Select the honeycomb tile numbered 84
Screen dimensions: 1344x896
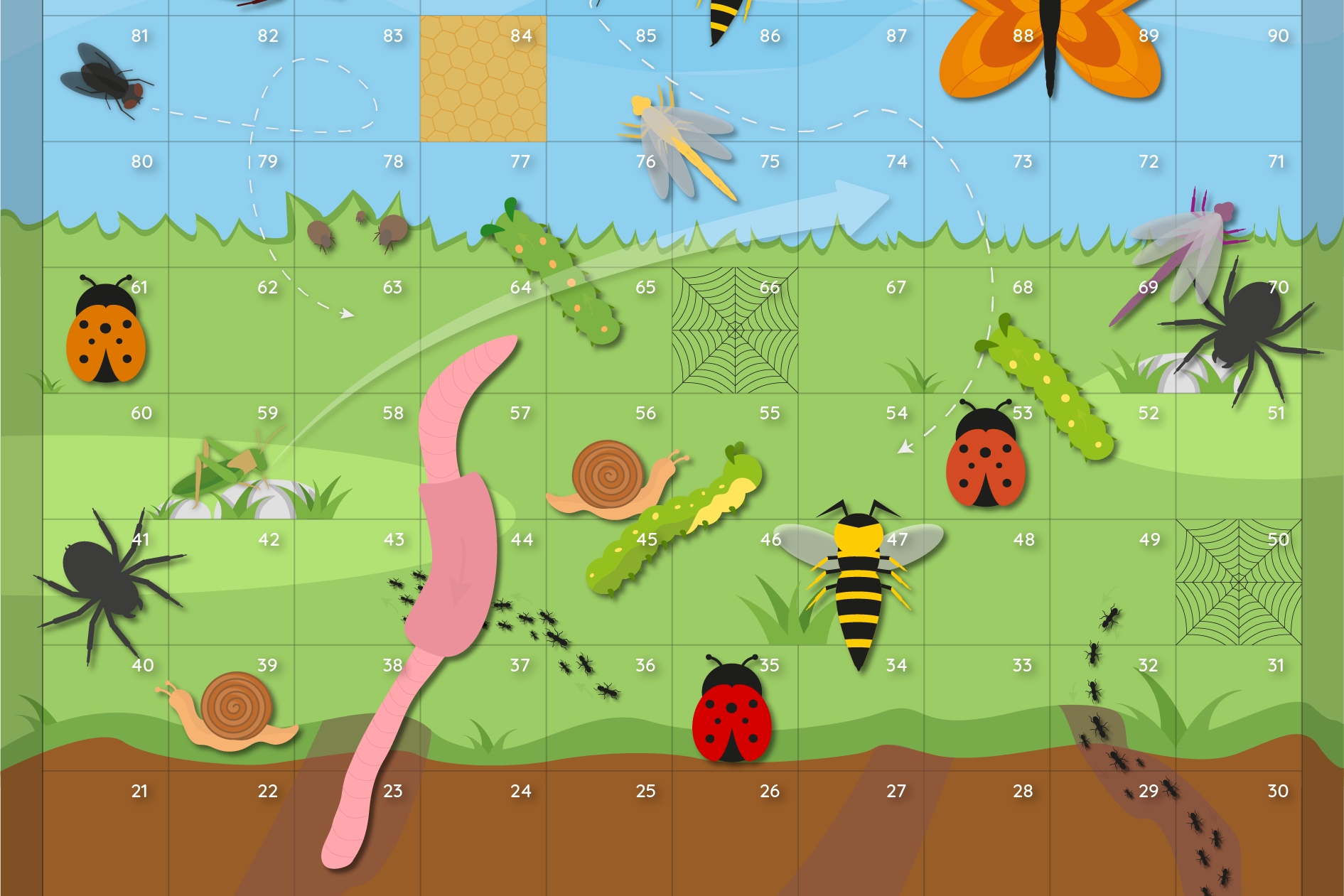[x=483, y=78]
